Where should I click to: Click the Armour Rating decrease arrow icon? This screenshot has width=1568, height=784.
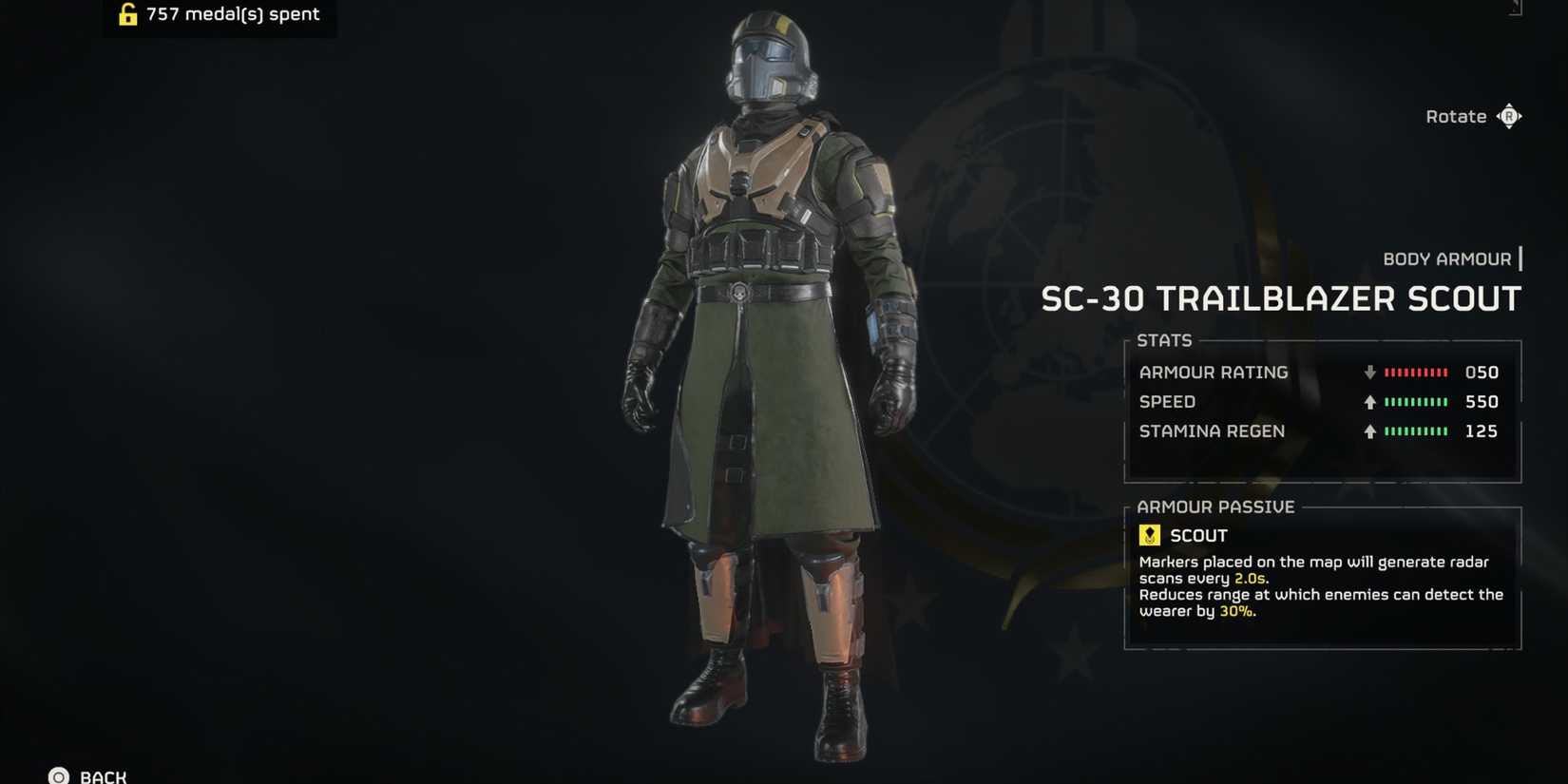point(1369,373)
